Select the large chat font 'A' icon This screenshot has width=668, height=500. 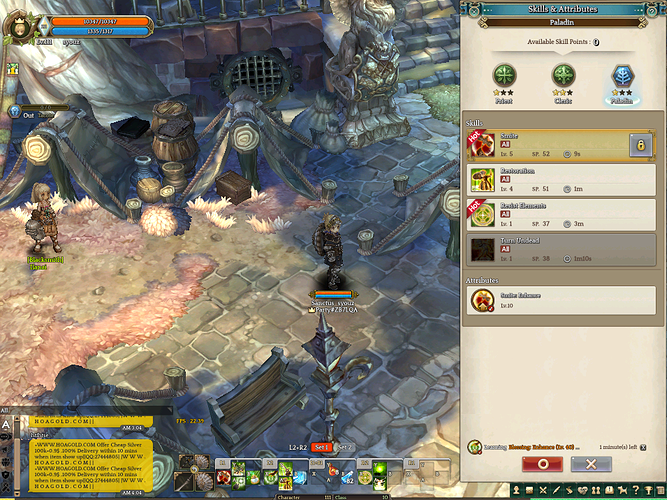[6, 425]
